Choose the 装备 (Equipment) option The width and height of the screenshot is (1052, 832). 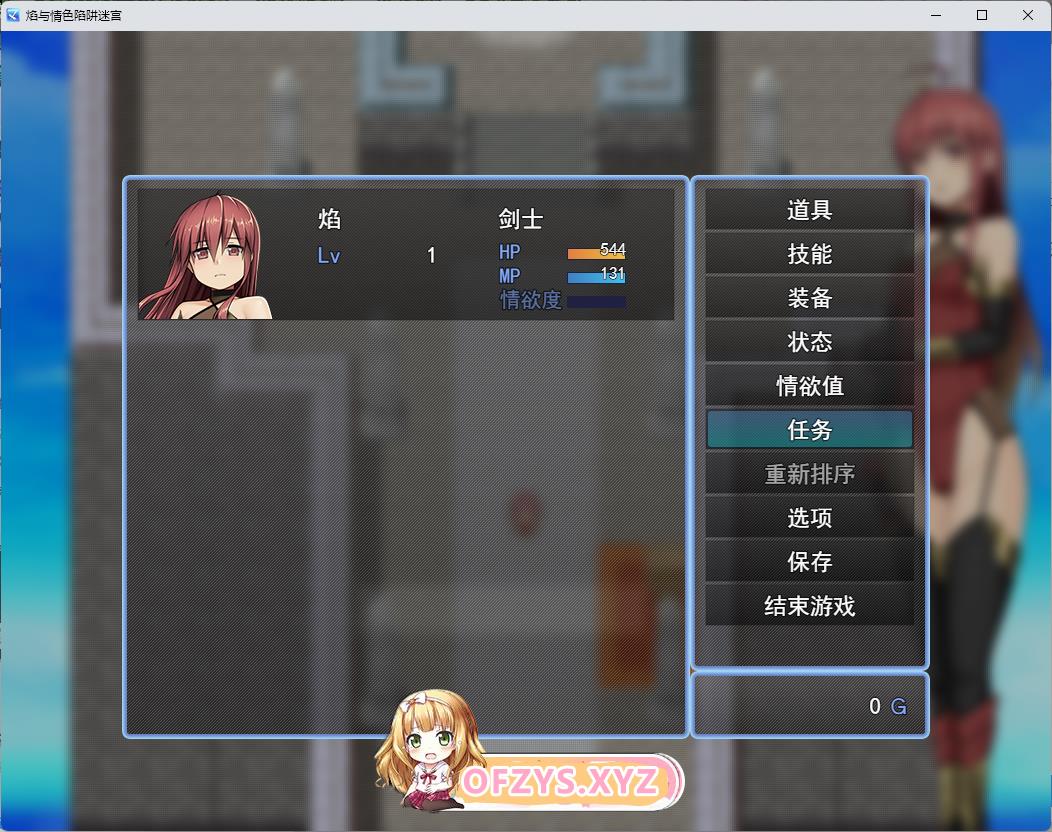click(x=809, y=298)
